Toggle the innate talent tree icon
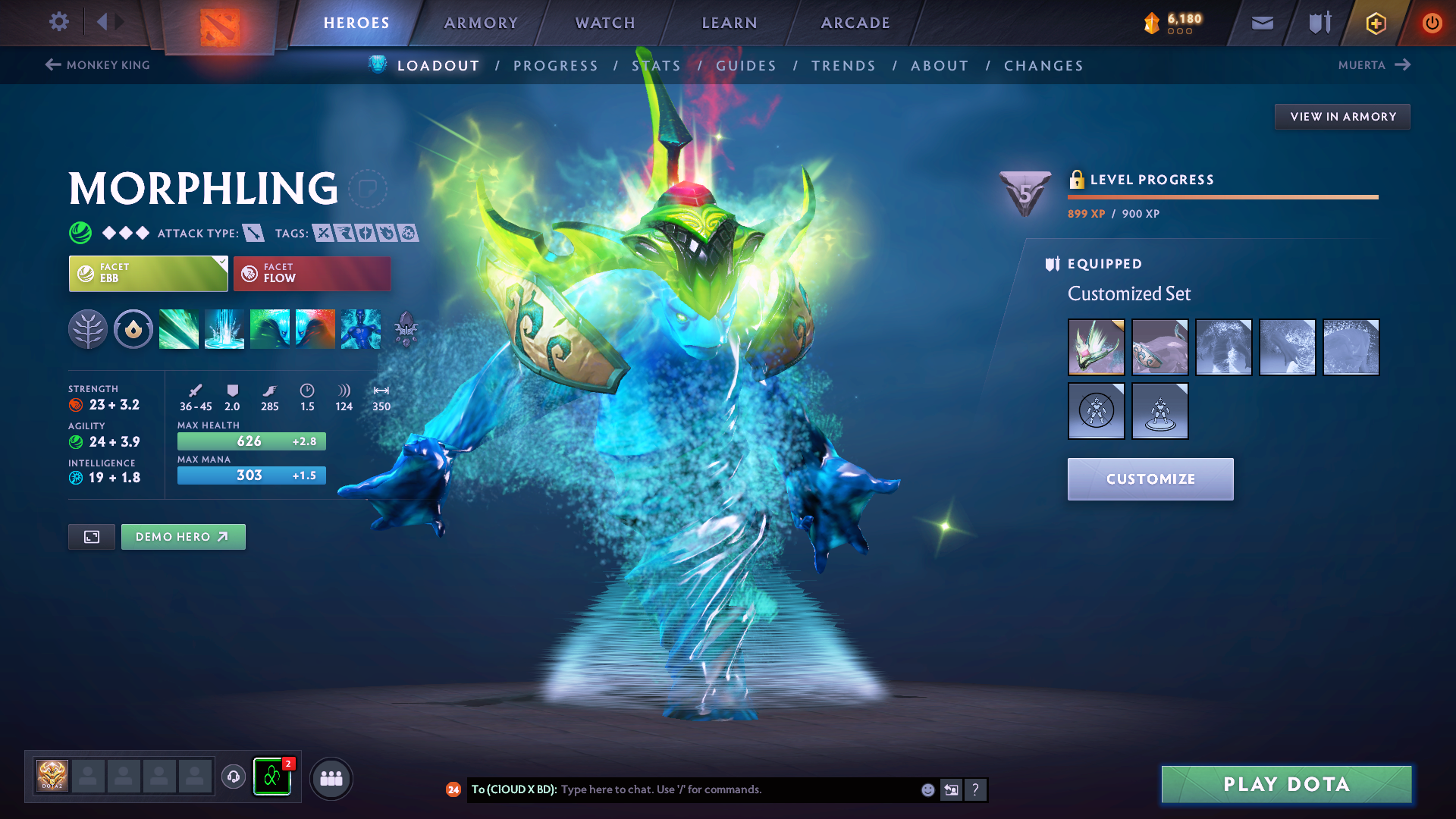This screenshot has width=1456, height=819. (88, 329)
